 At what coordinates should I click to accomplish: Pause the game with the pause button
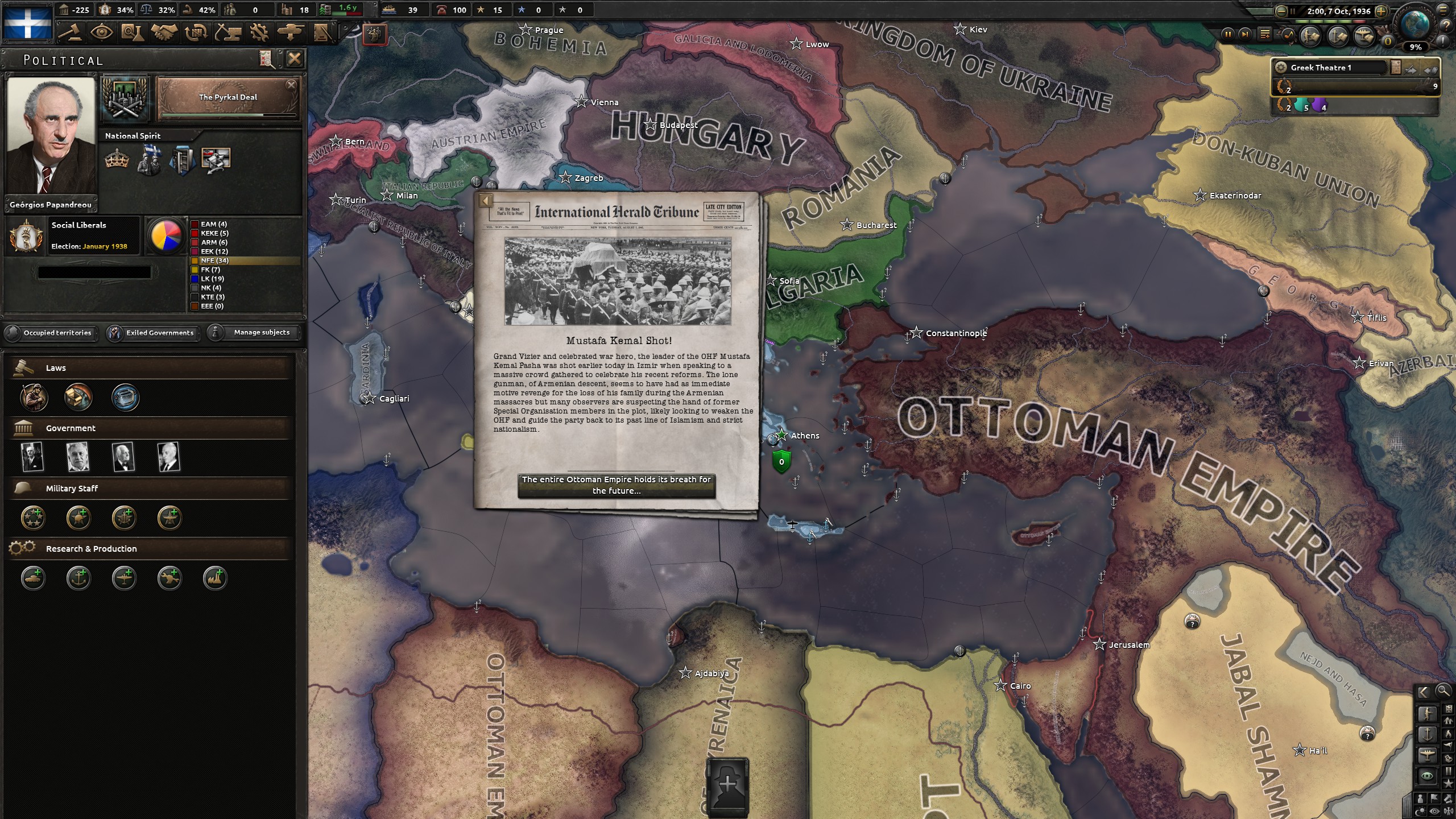click(x=1228, y=35)
